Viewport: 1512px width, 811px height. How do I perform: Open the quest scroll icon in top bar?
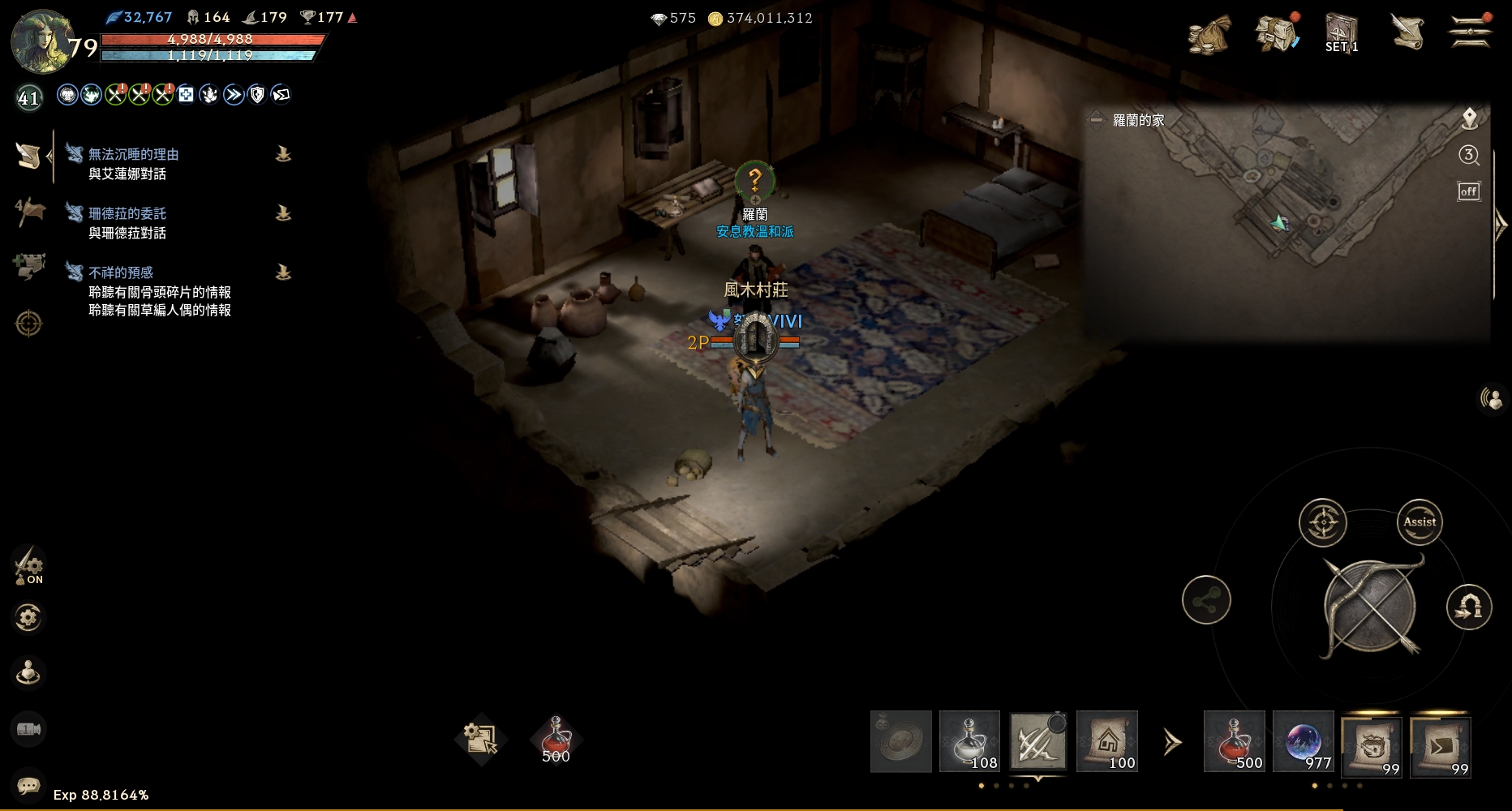(x=1407, y=32)
